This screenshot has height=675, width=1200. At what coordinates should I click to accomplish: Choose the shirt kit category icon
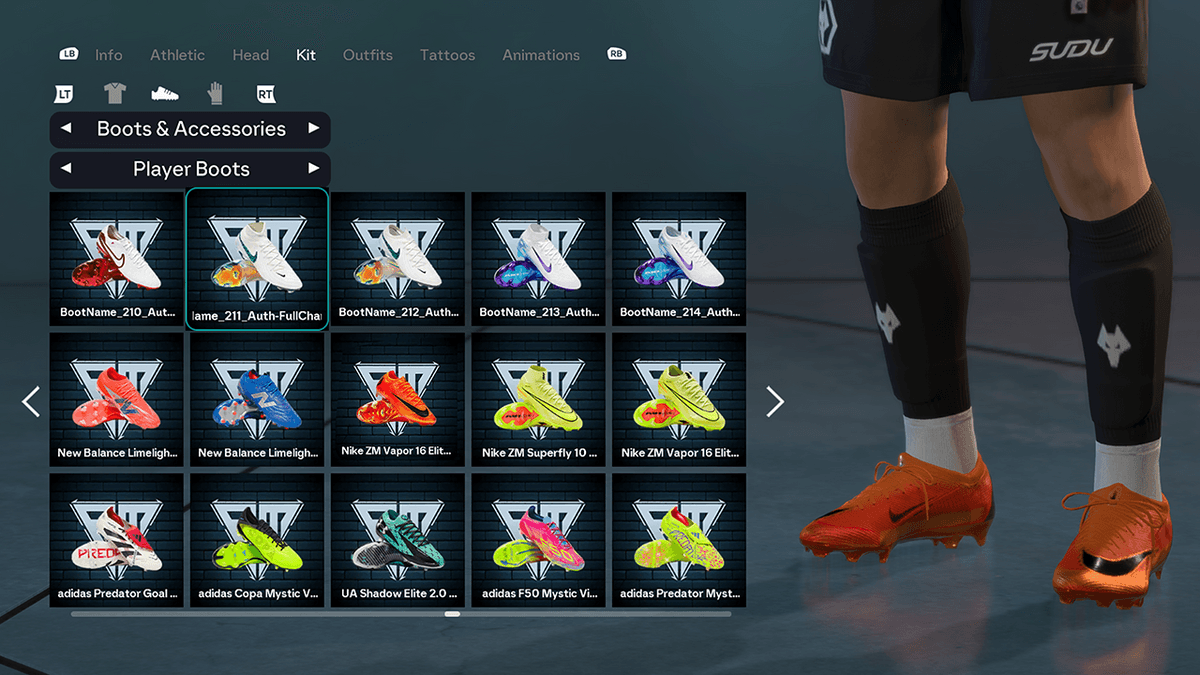coord(115,94)
